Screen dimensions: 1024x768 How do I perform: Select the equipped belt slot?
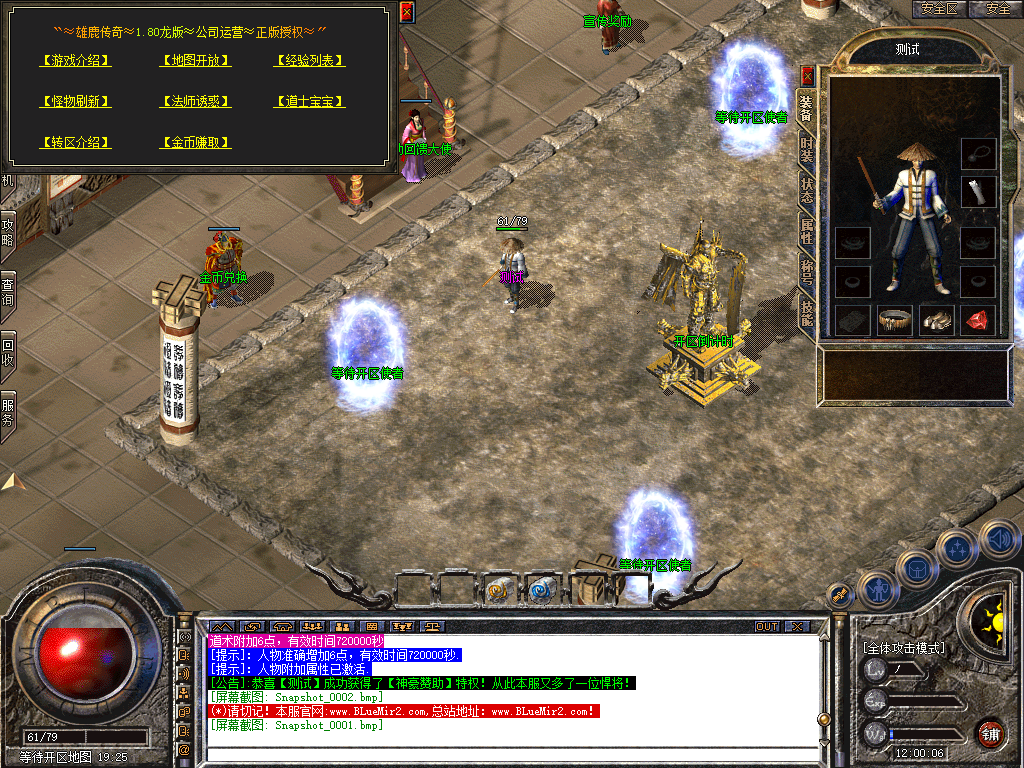coord(893,320)
